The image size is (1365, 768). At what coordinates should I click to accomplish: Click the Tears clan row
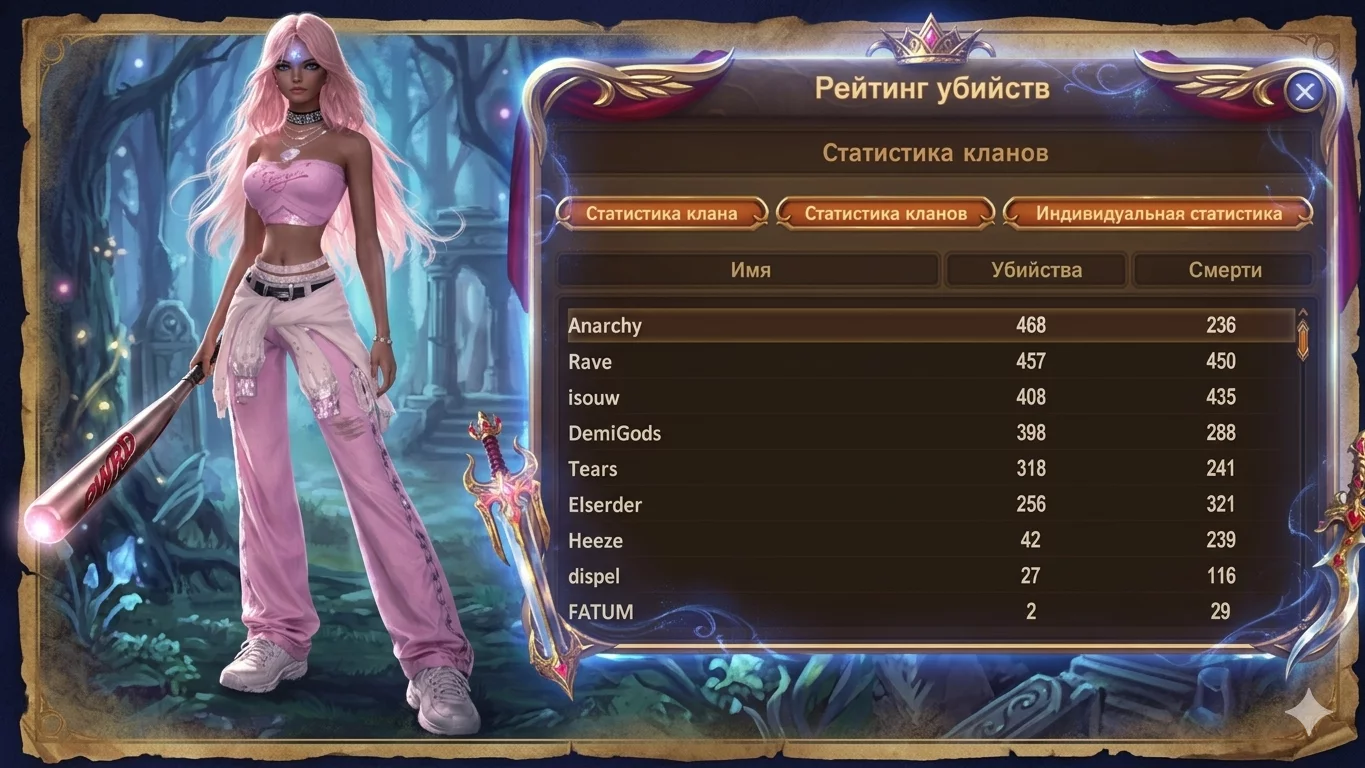point(930,469)
